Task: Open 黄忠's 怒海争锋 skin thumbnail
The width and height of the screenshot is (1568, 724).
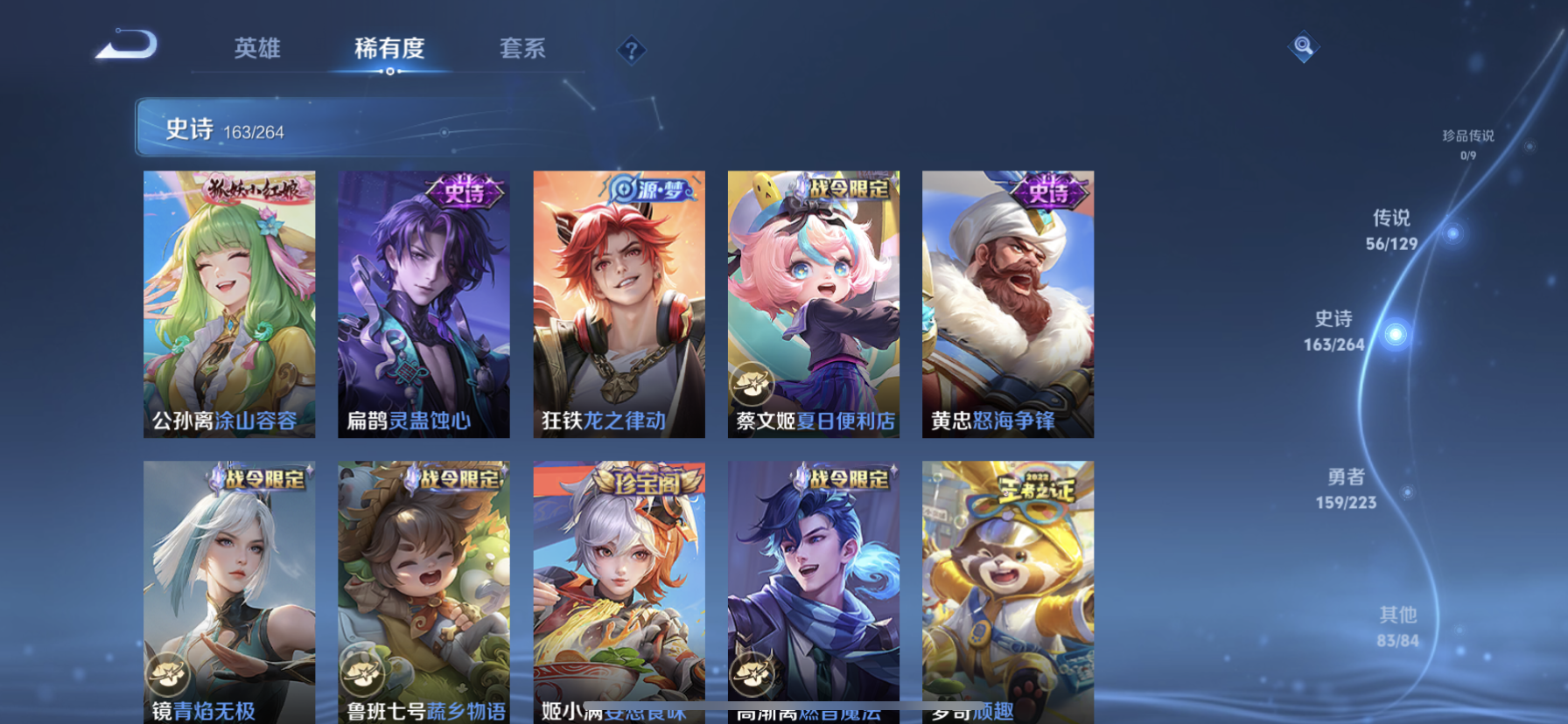Action: pyautogui.click(x=1008, y=306)
